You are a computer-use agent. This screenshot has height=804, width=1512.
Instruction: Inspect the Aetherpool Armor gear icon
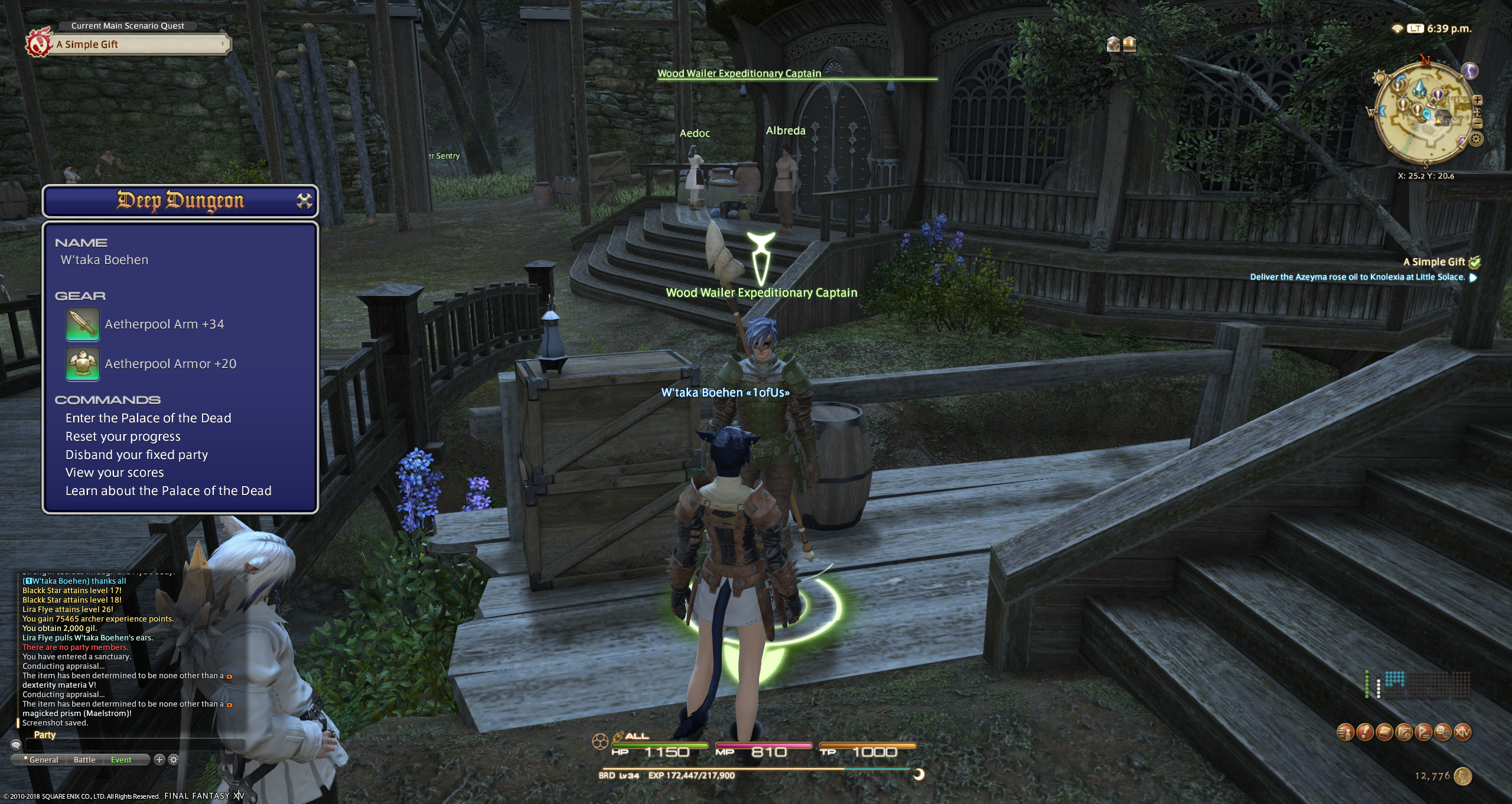point(83,364)
